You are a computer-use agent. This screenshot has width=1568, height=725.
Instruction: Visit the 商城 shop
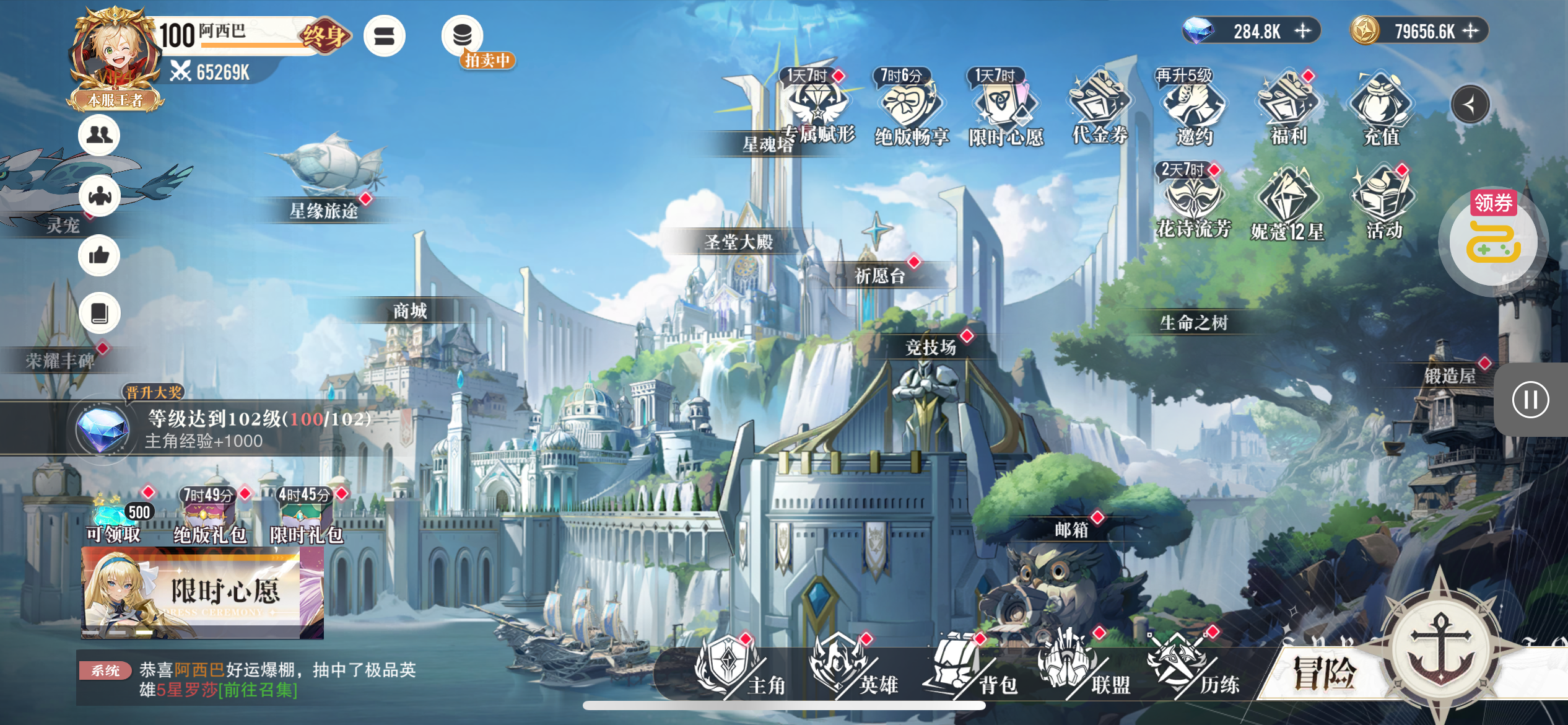[410, 310]
